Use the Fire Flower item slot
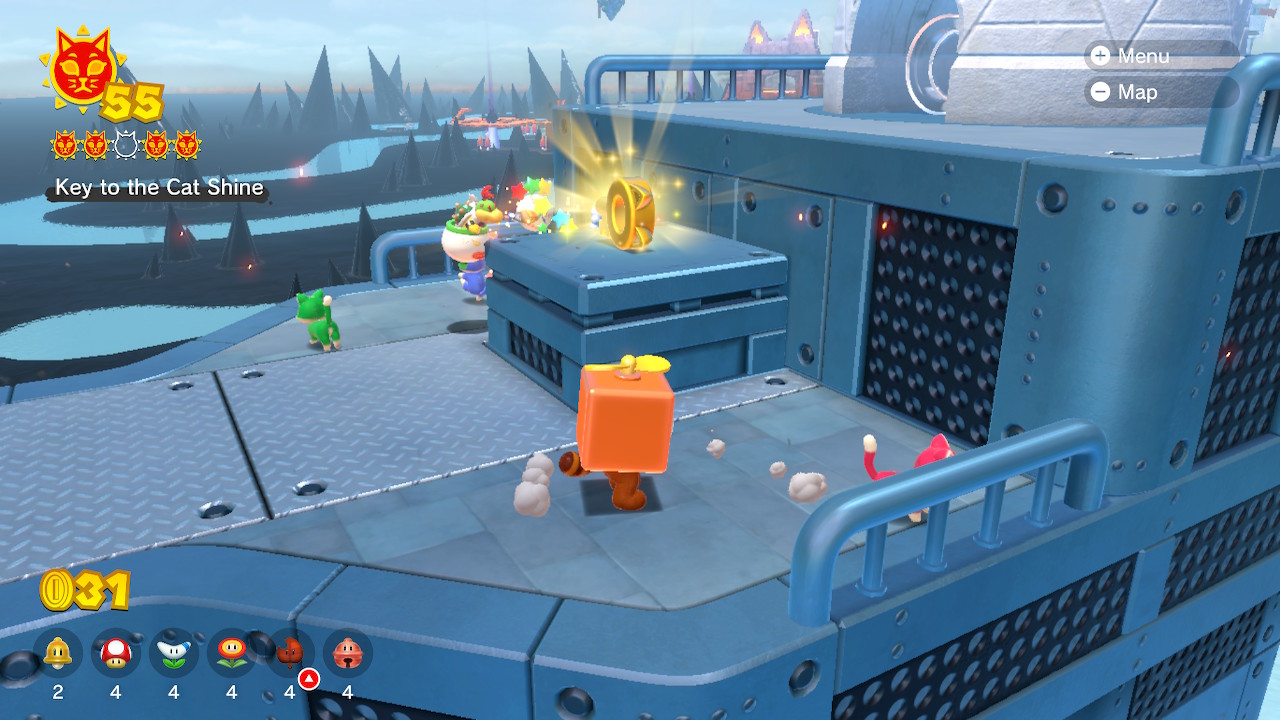 coord(232,654)
